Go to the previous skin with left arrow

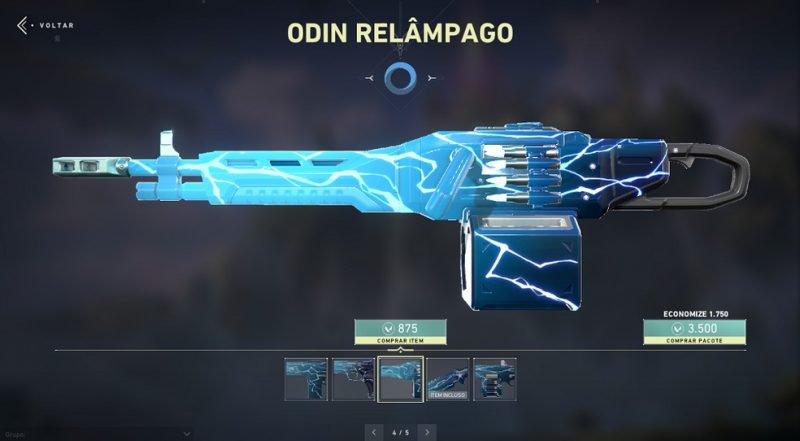click(x=375, y=432)
